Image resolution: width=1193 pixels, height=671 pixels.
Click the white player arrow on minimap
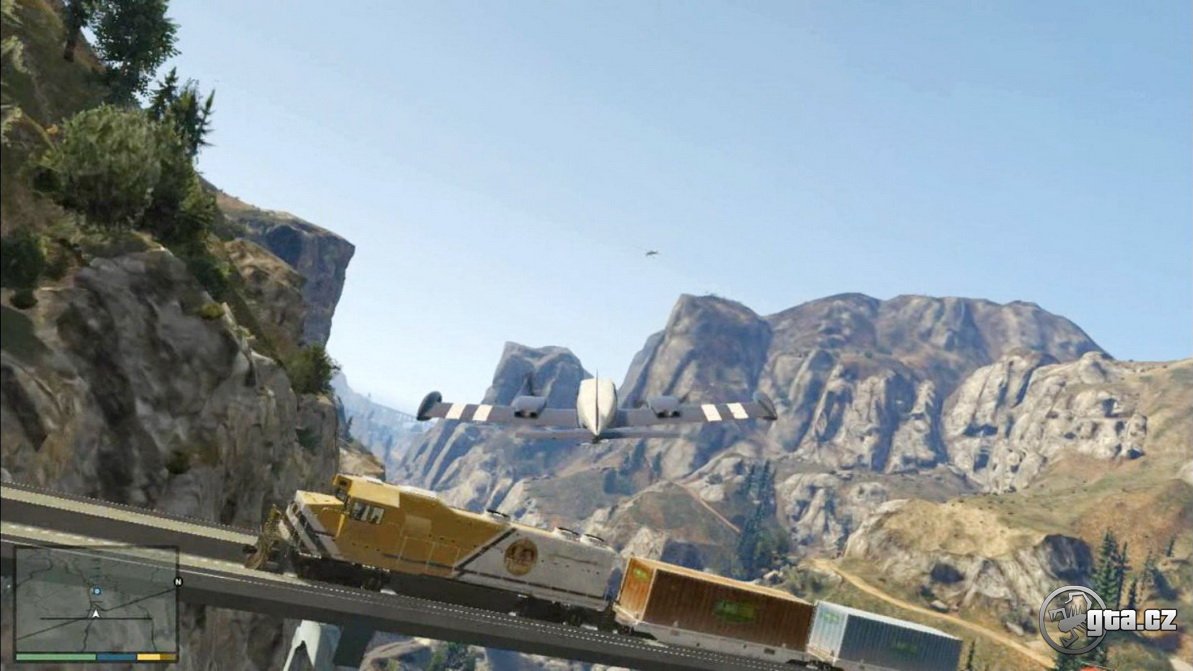[95, 613]
